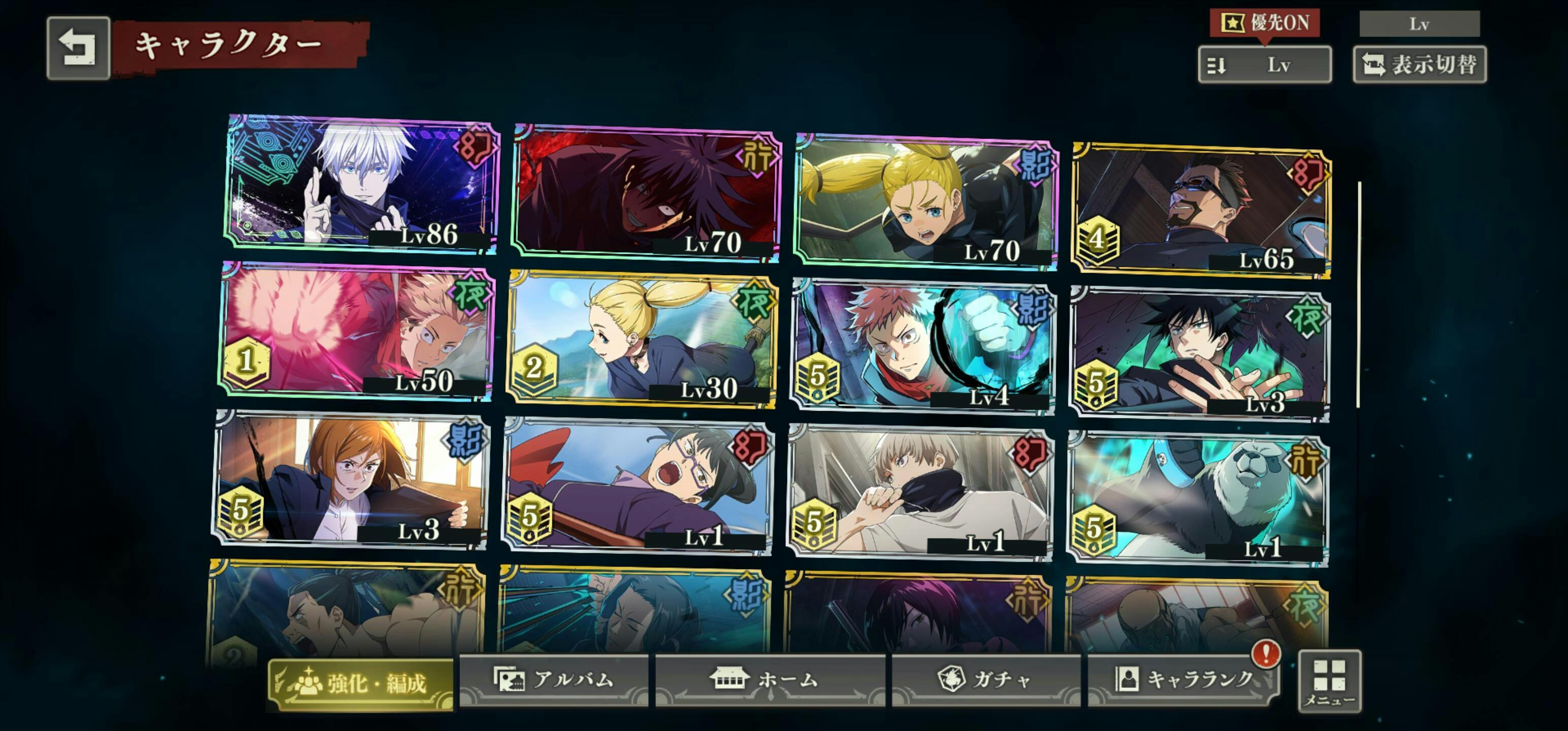Choose the Lv65 sunglasses character card
The image size is (1568, 731).
click(1201, 210)
